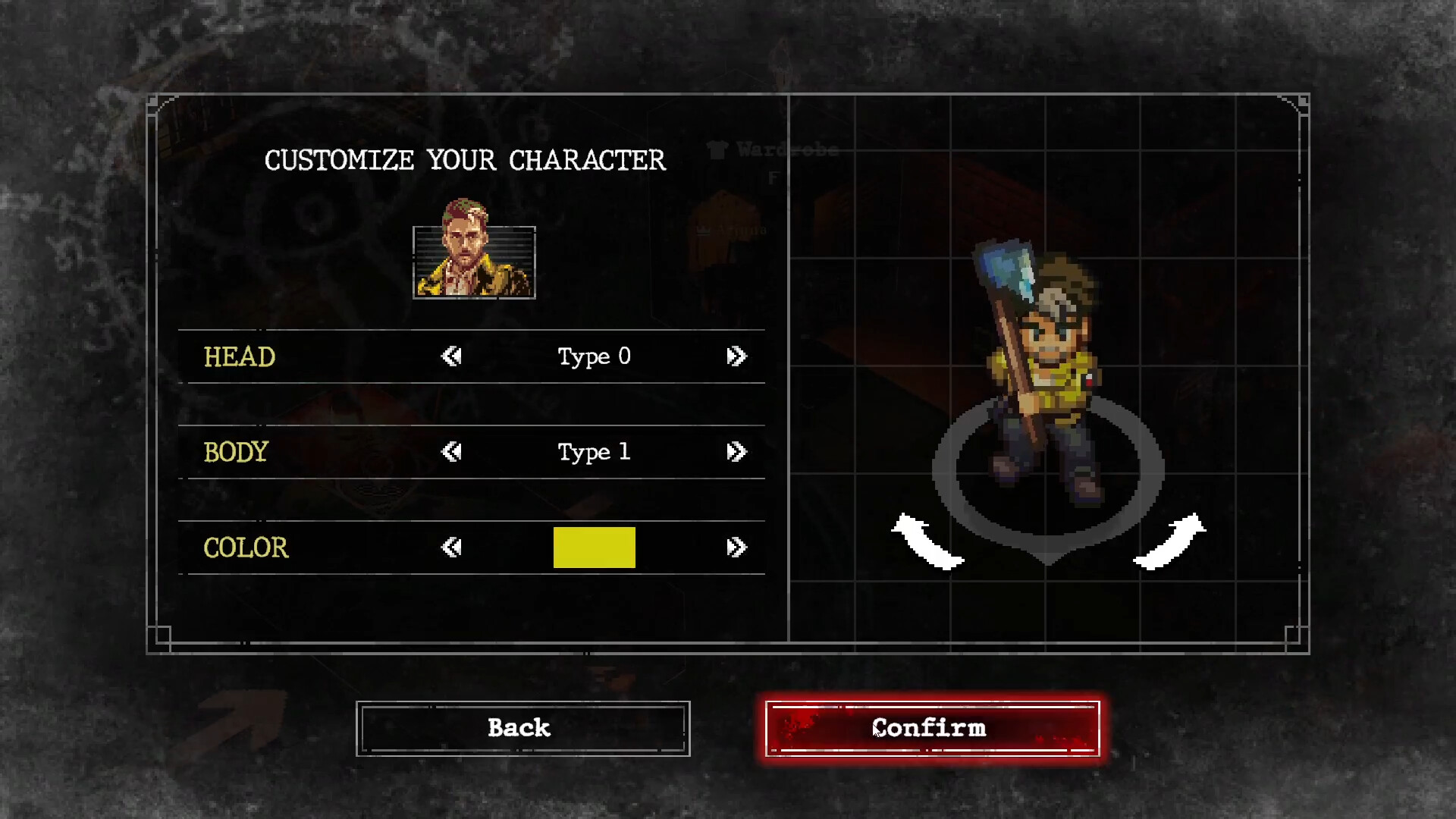Select the previous BODY type
Screen dimensions: 1456x819
(450, 452)
